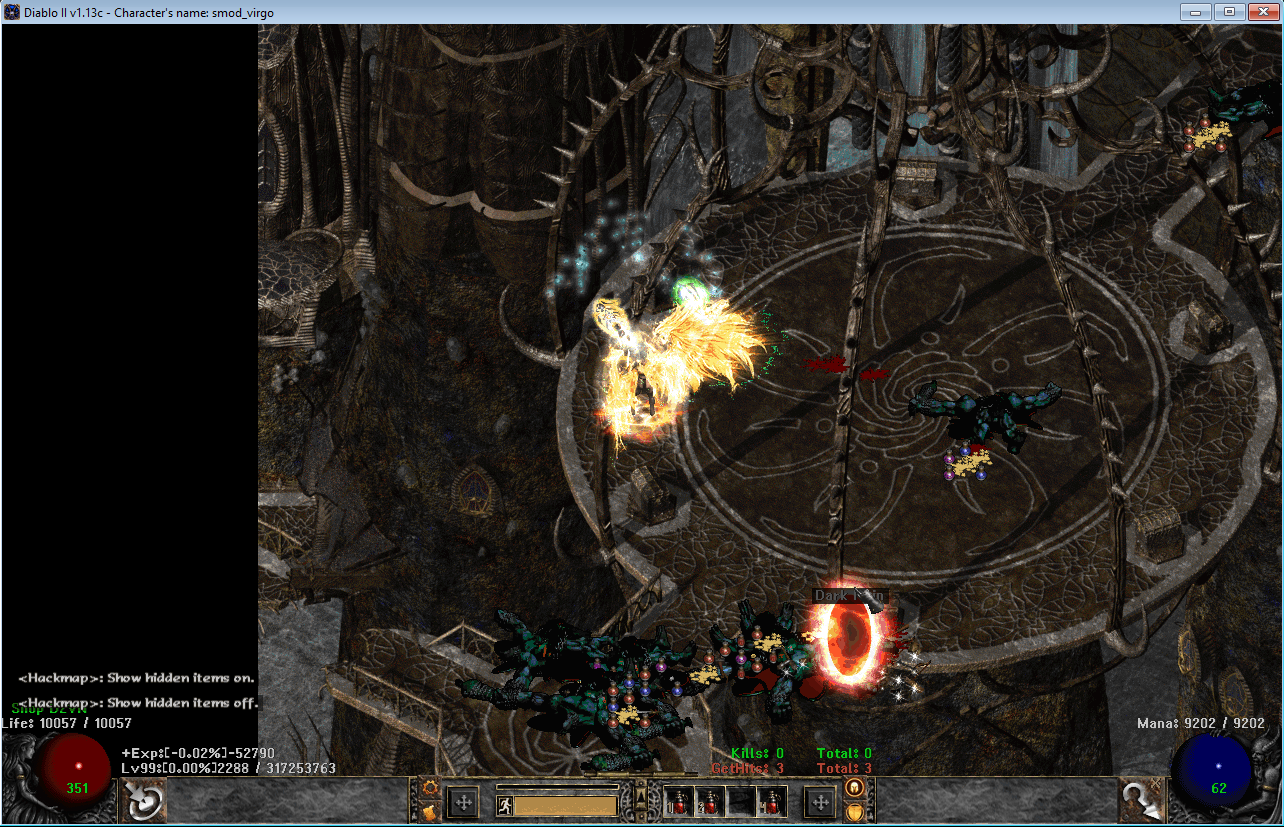Toggle the run/walk button
This screenshot has height=827, width=1284.
pos(505,805)
